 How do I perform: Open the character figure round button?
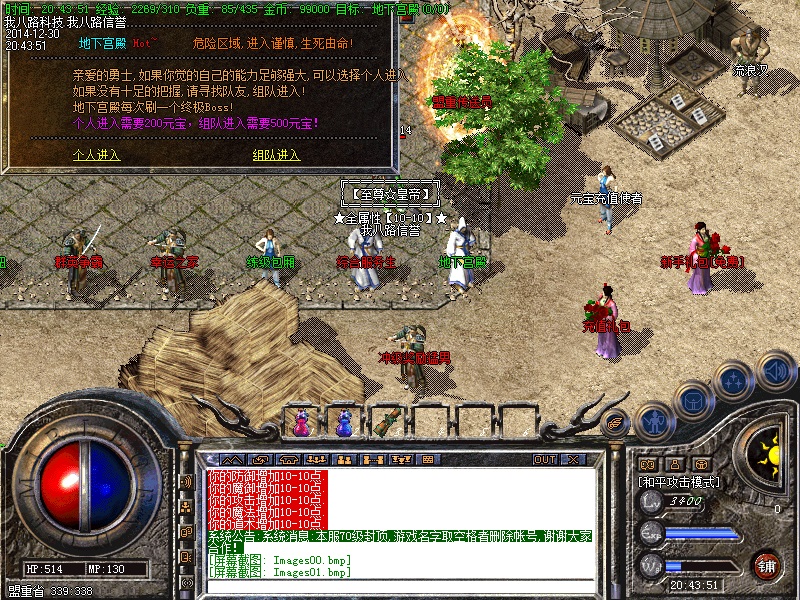tap(655, 418)
